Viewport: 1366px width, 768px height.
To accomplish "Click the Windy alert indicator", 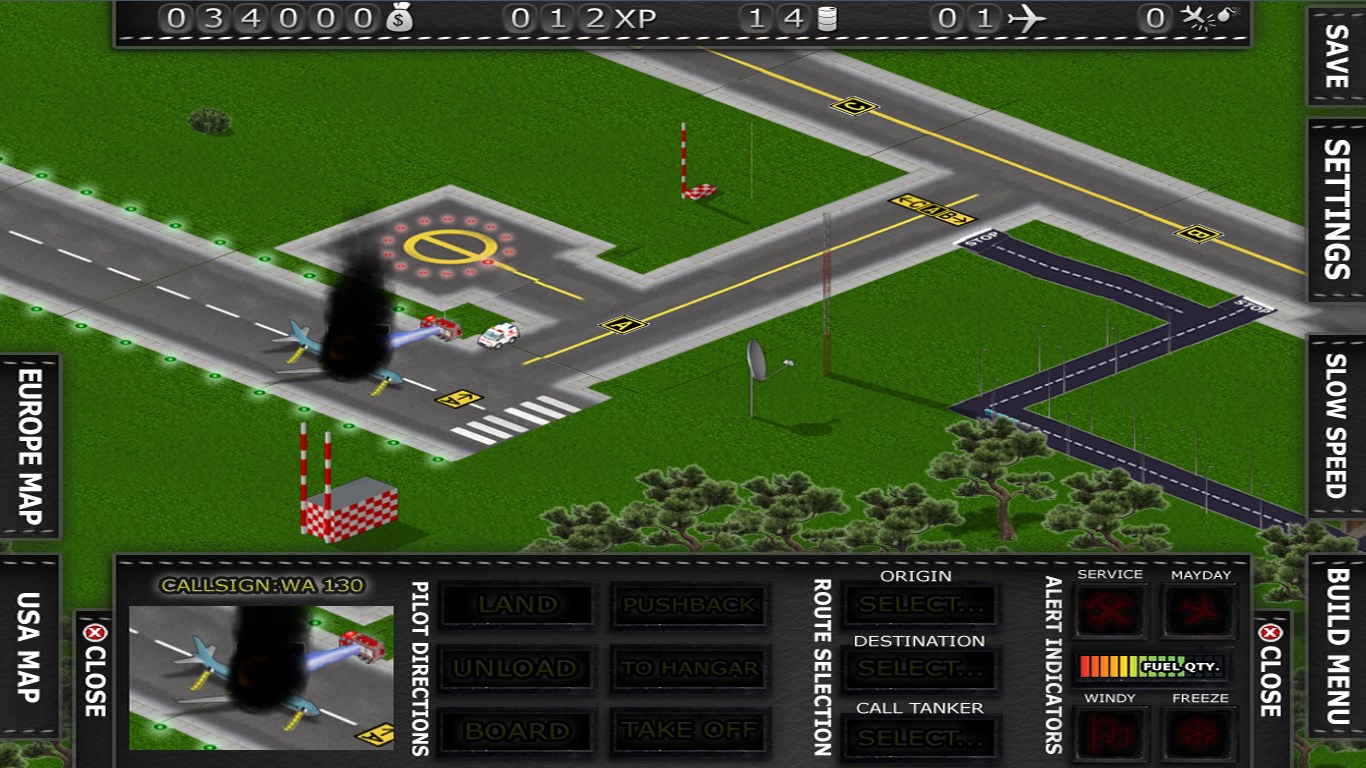I will (x=1110, y=733).
